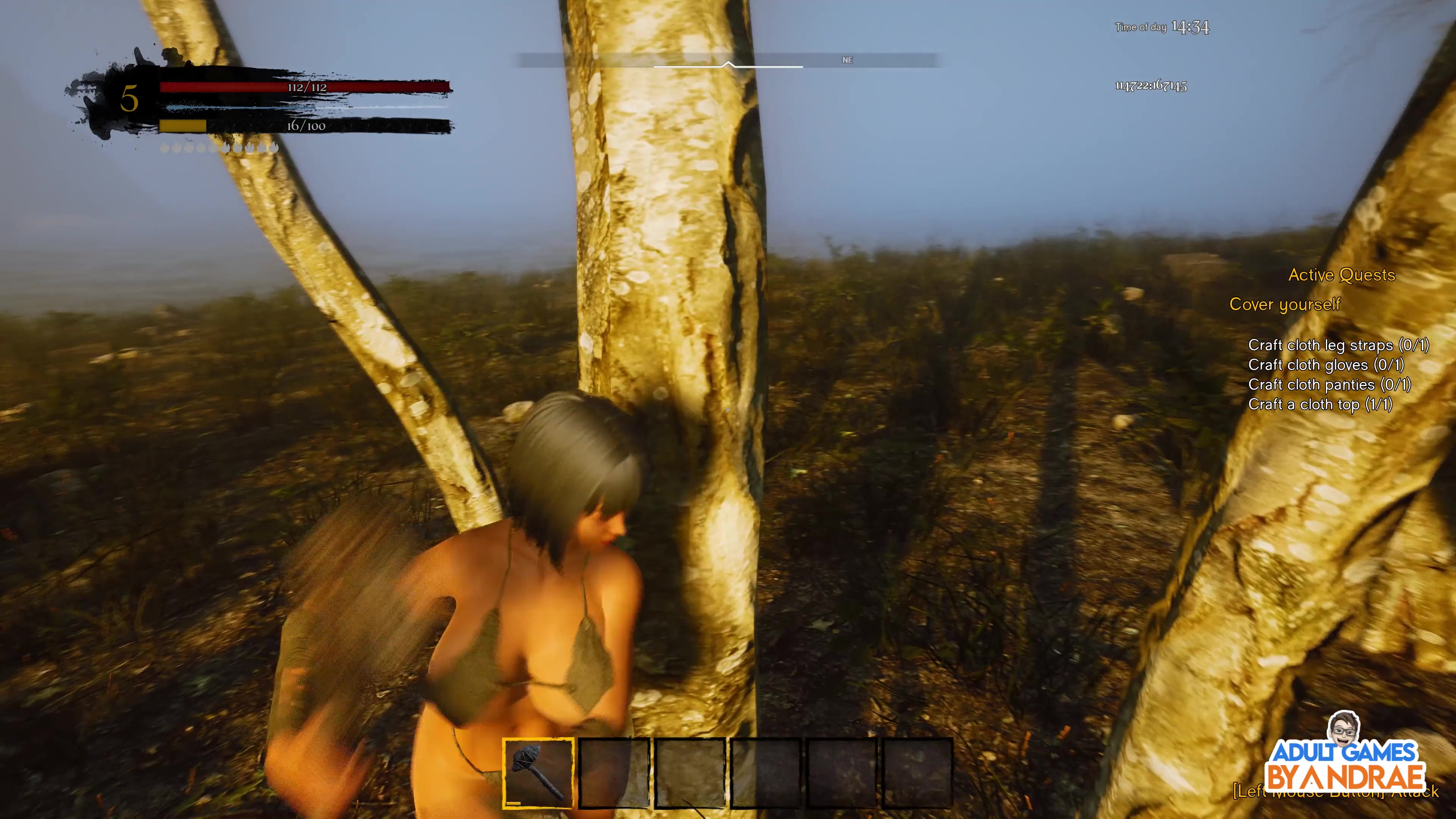The width and height of the screenshot is (1456, 819).
Task: Click the Active Quests header
Action: [1341, 275]
